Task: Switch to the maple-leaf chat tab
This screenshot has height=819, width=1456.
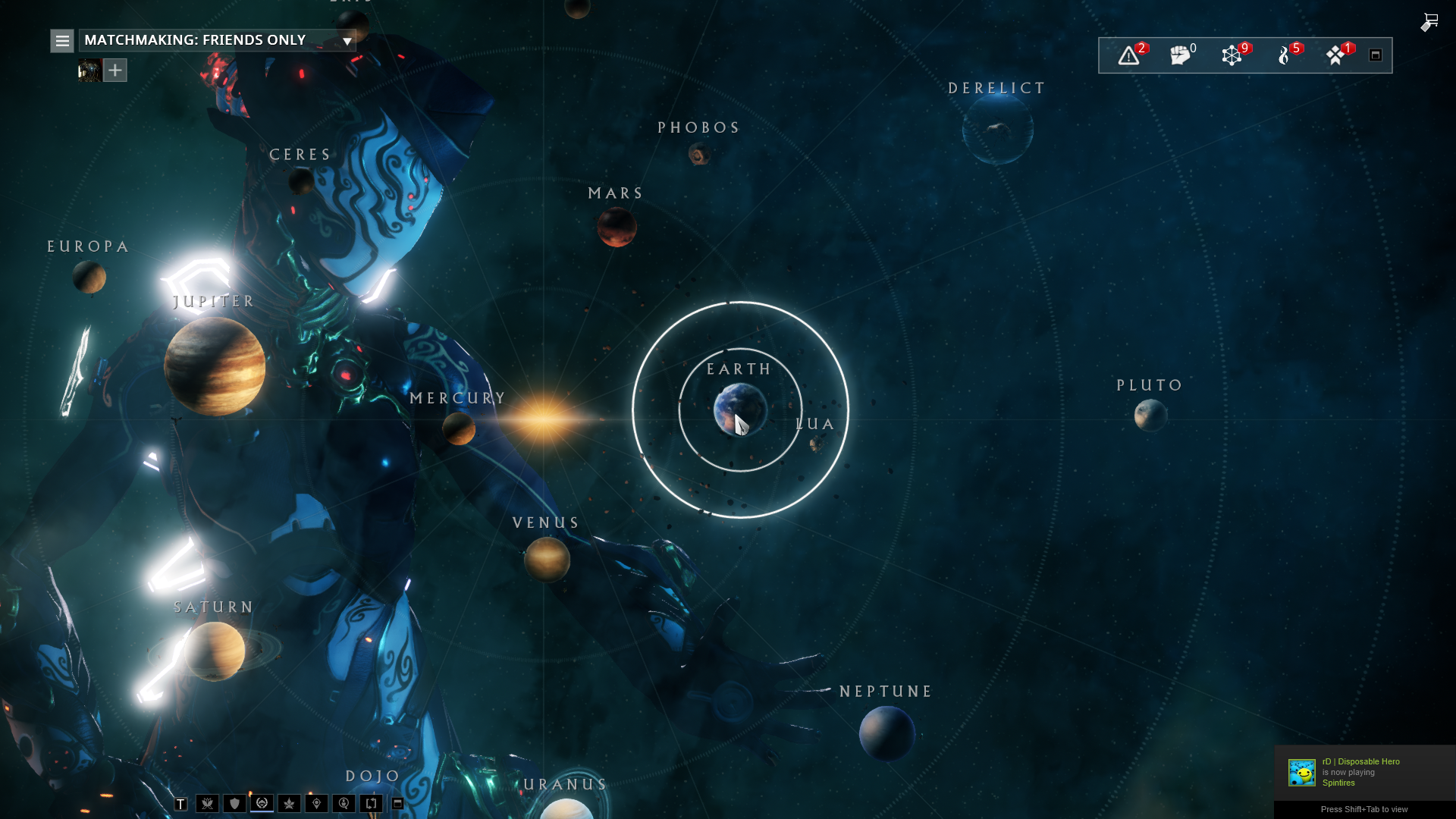Action: pyautogui.click(x=289, y=804)
